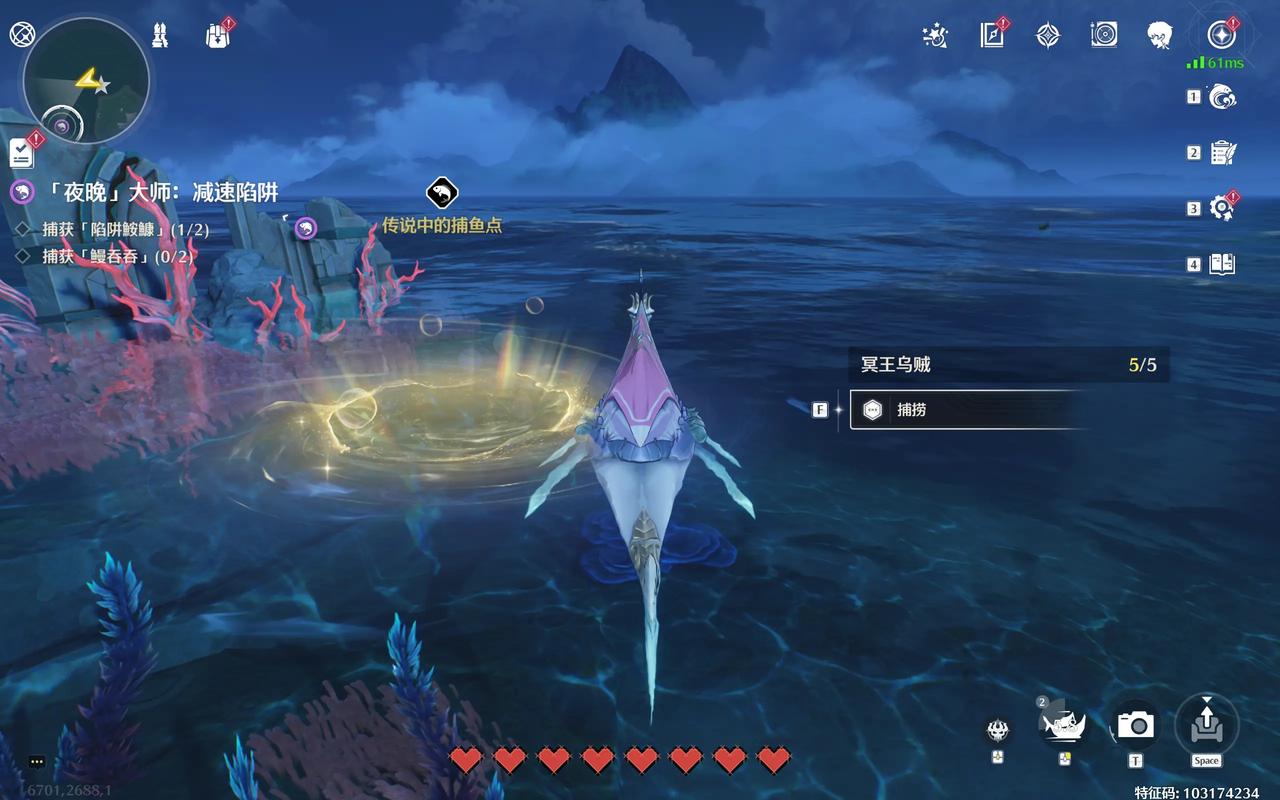Open the twin towers icon in the top bar
The image size is (1280, 800).
(160, 35)
